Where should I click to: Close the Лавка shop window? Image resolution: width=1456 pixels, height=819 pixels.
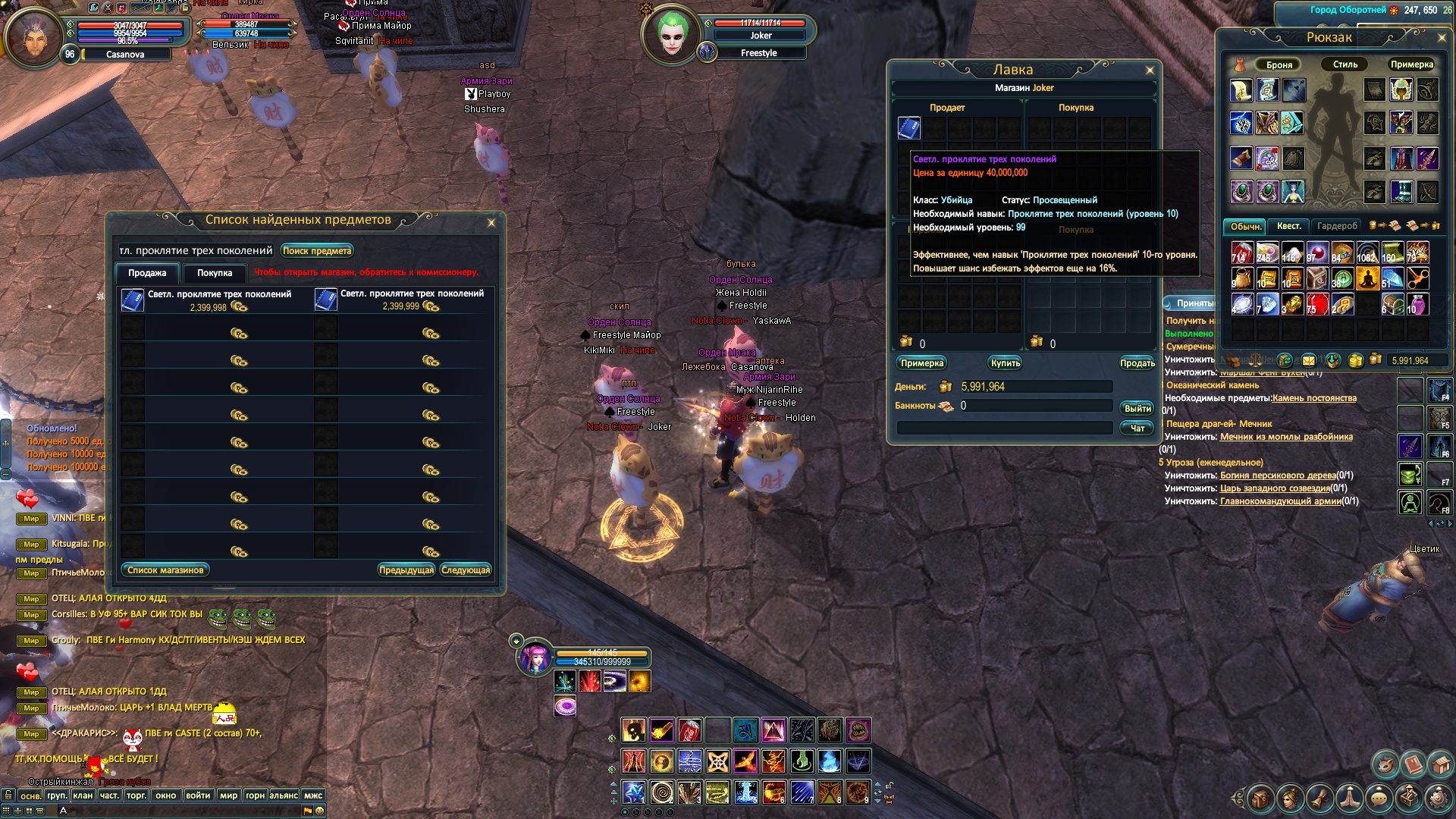pyautogui.click(x=1150, y=71)
